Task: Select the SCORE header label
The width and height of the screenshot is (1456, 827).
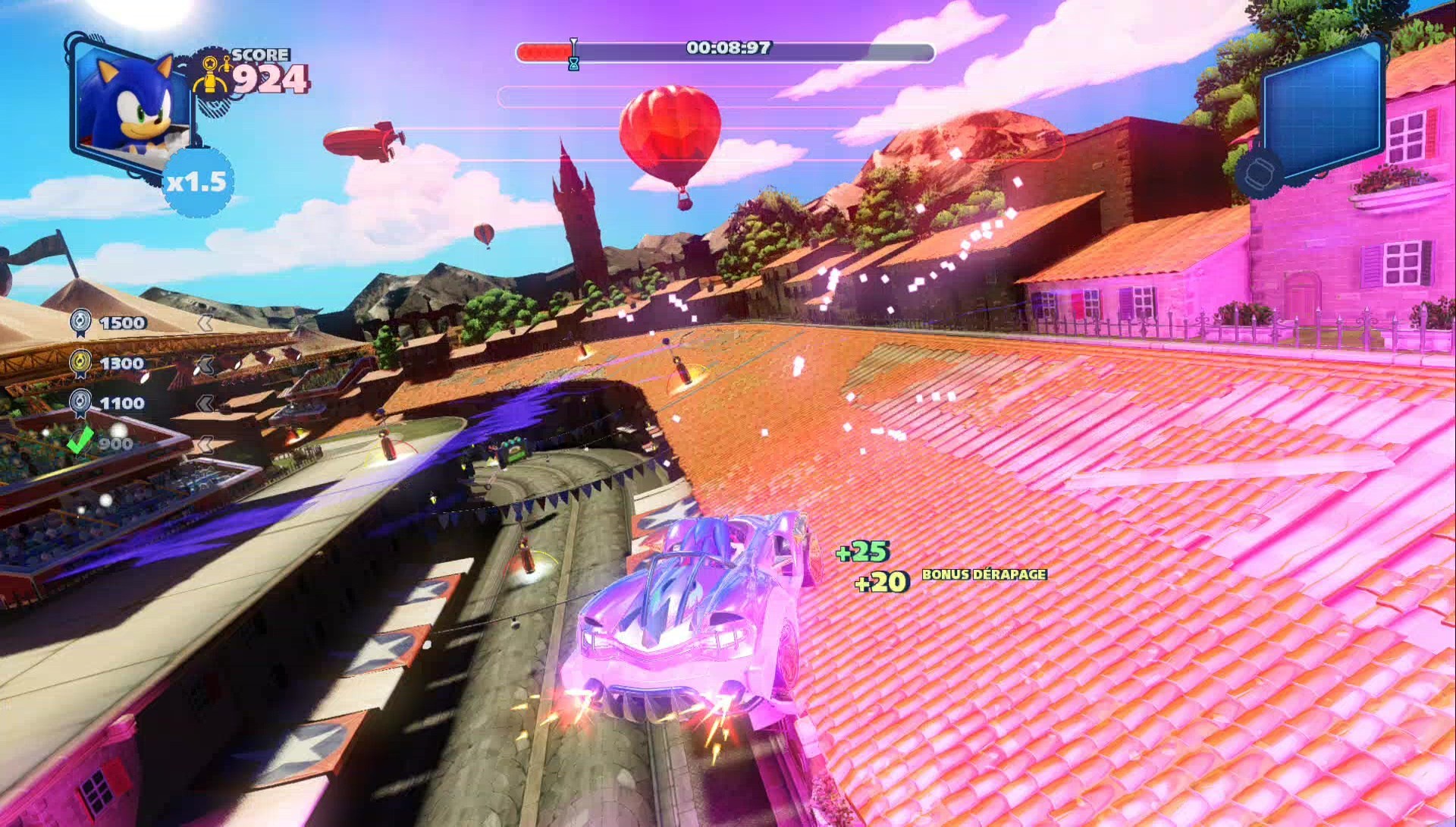Action: pos(261,53)
